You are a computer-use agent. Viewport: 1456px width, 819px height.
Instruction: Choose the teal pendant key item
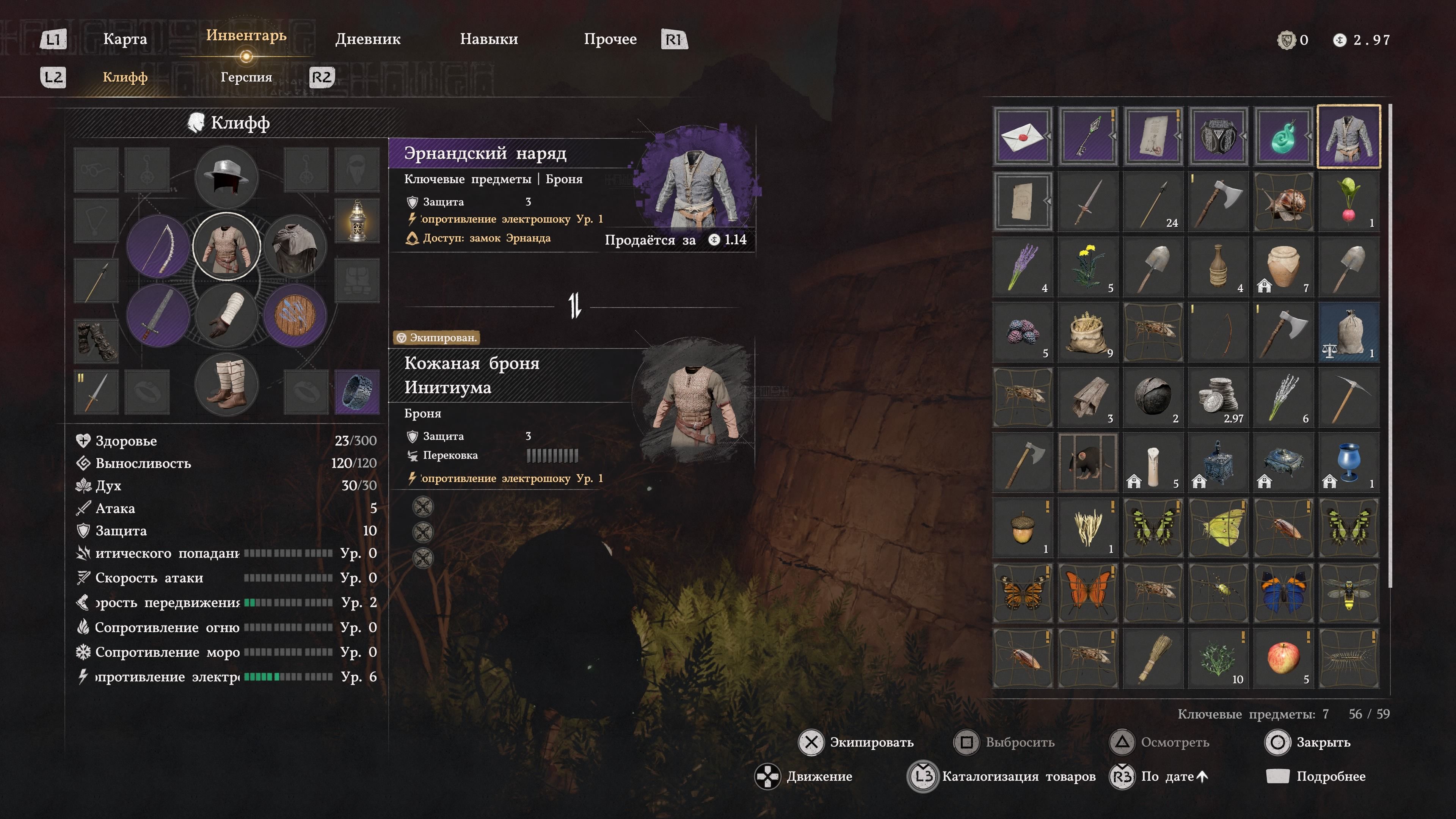click(1283, 136)
